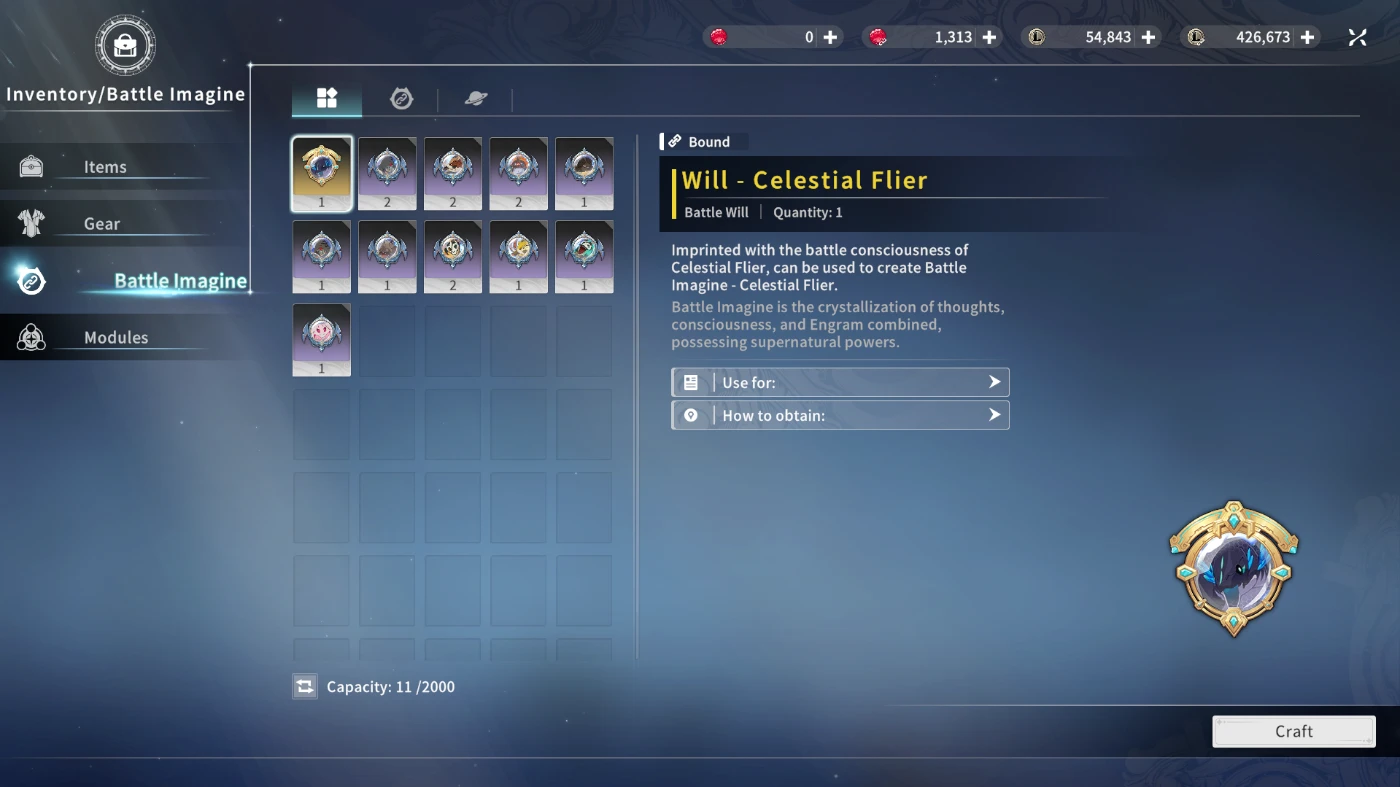Add coins next to the 426,673 balance
Image resolution: width=1400 pixels, height=787 pixels.
coord(1308,37)
